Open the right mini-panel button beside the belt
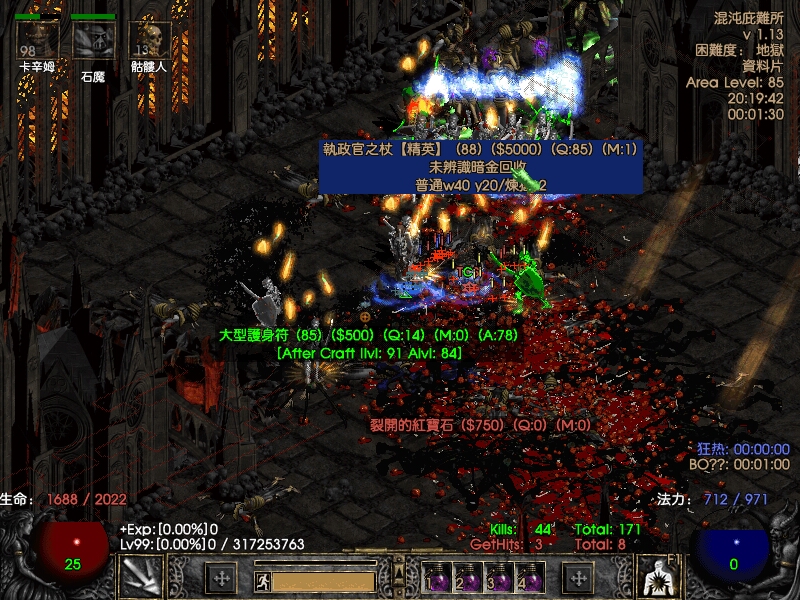Screen dimensions: 800x600 coord(578,578)
